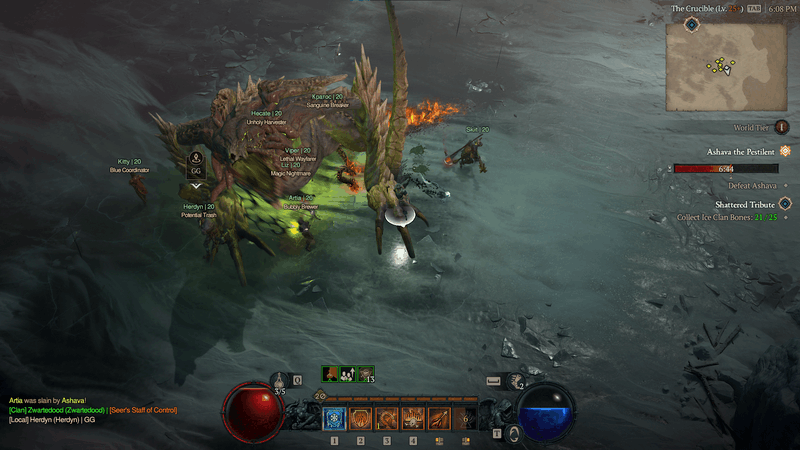Screen dimensions: 800x450
Task: Activate the blue frost skill in slot 1
Action: 334,419
